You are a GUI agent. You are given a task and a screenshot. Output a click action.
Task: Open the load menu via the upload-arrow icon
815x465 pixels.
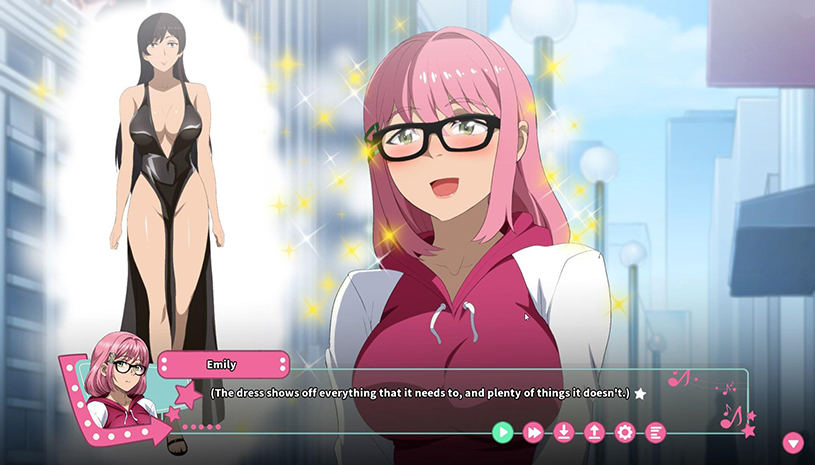click(x=594, y=432)
